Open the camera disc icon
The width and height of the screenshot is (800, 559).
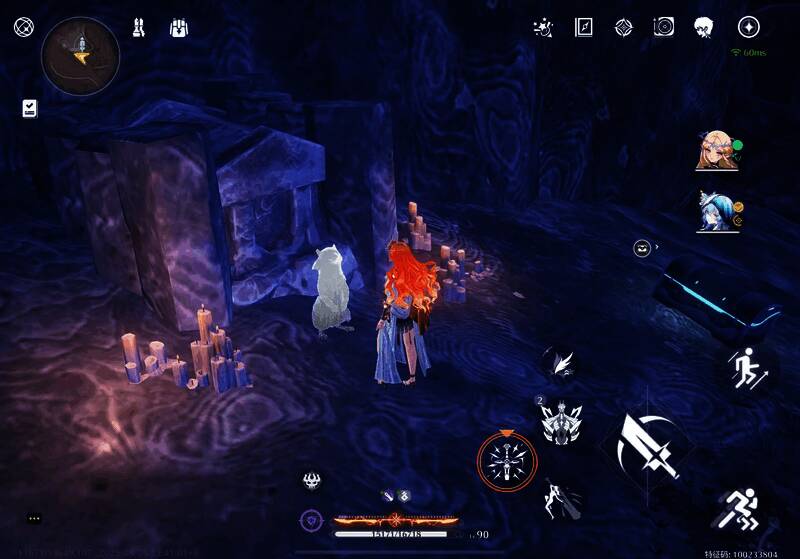coord(664,28)
